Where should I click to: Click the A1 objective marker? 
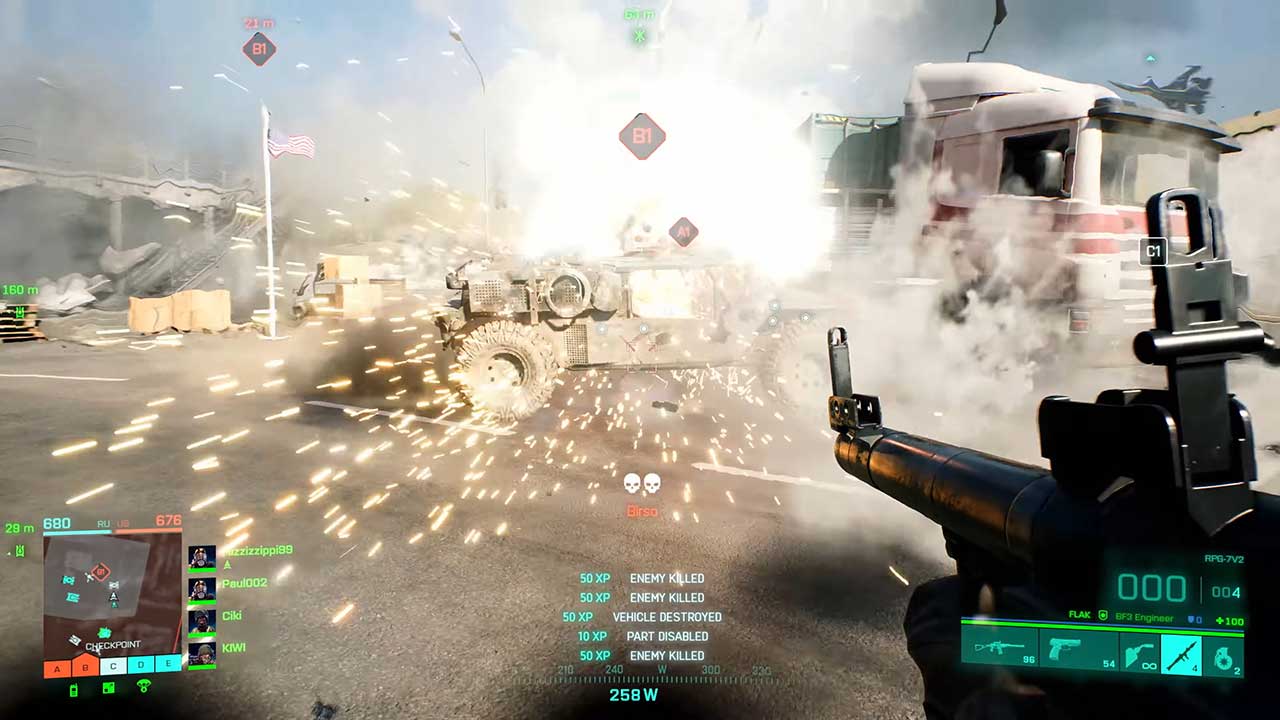click(683, 232)
